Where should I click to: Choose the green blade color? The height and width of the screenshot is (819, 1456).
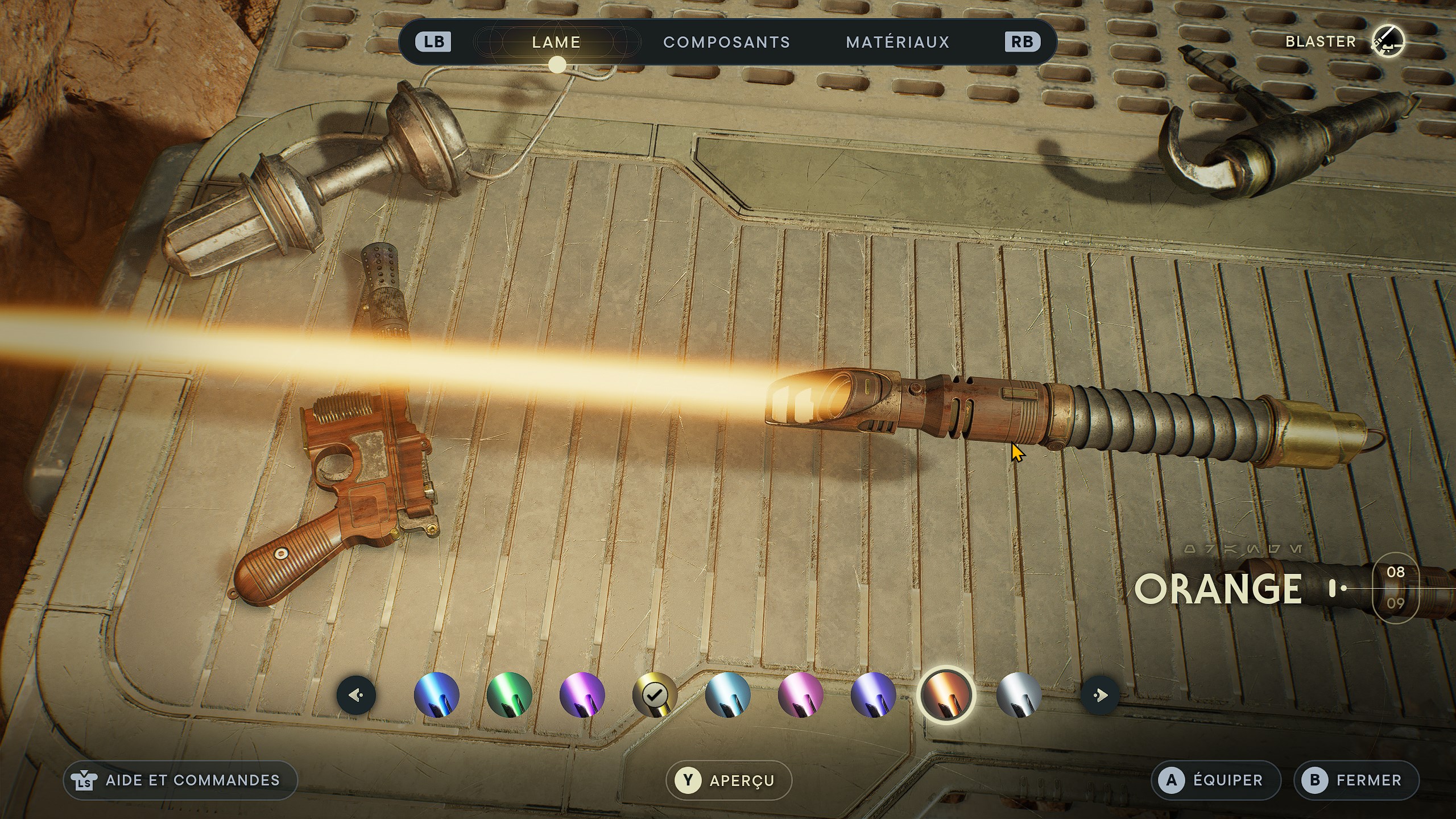pos(509,695)
